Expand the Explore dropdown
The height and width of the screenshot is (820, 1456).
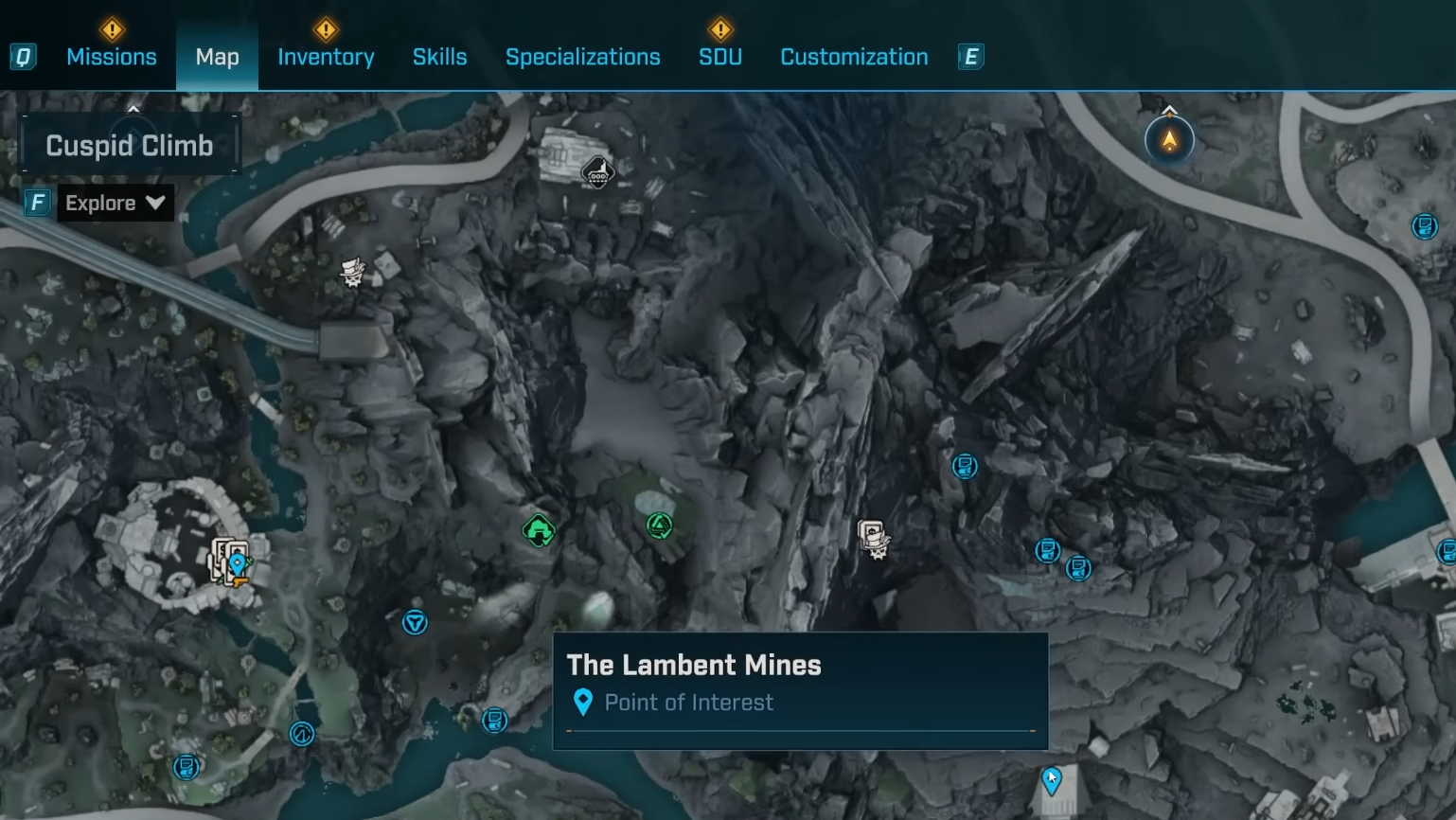[115, 203]
